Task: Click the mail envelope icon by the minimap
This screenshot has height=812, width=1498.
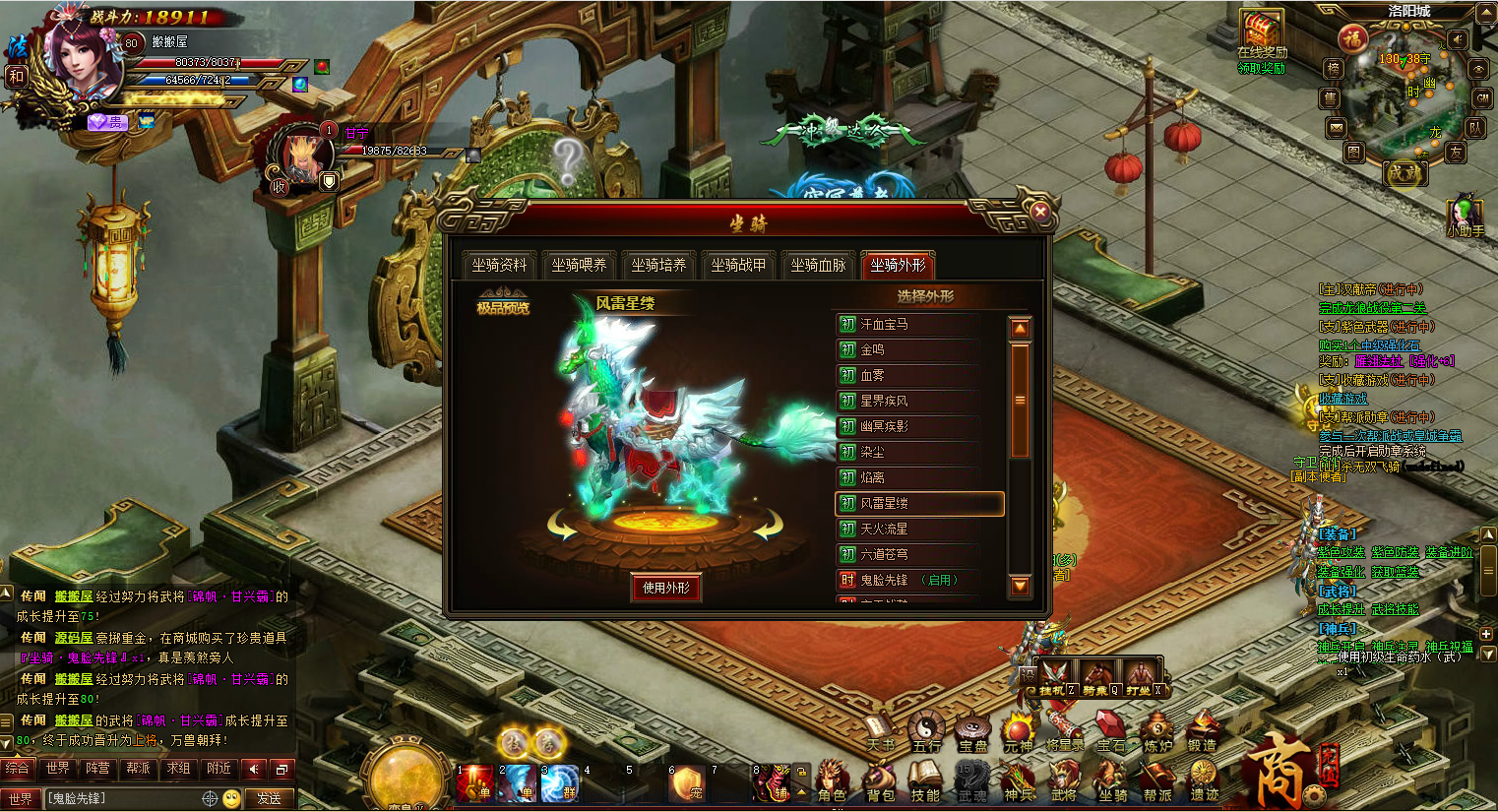Action: (x=1336, y=128)
